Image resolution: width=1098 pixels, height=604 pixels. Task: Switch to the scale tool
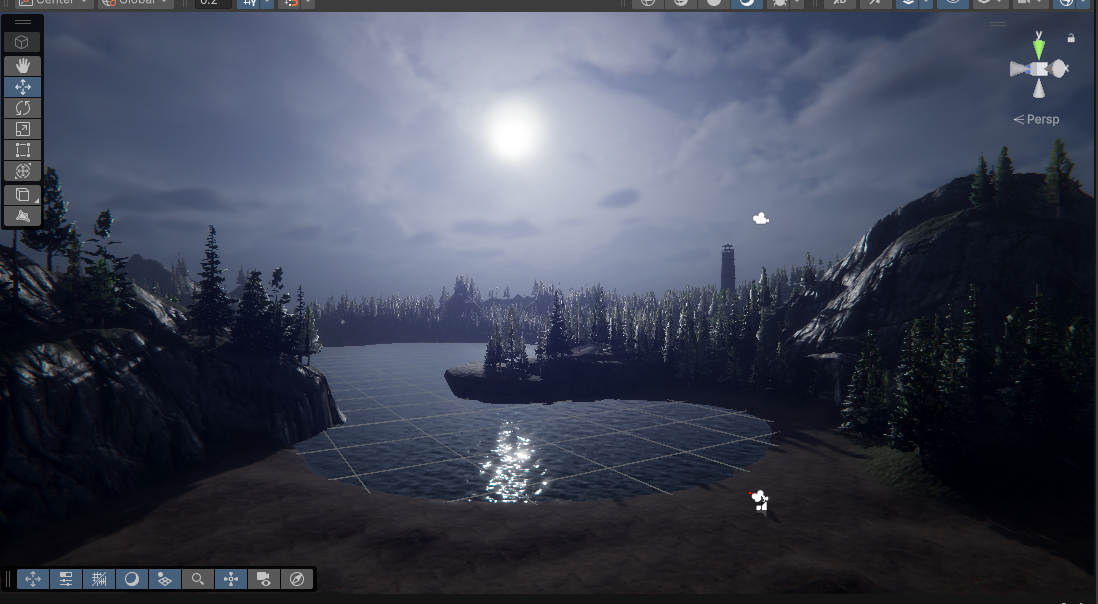pos(23,129)
